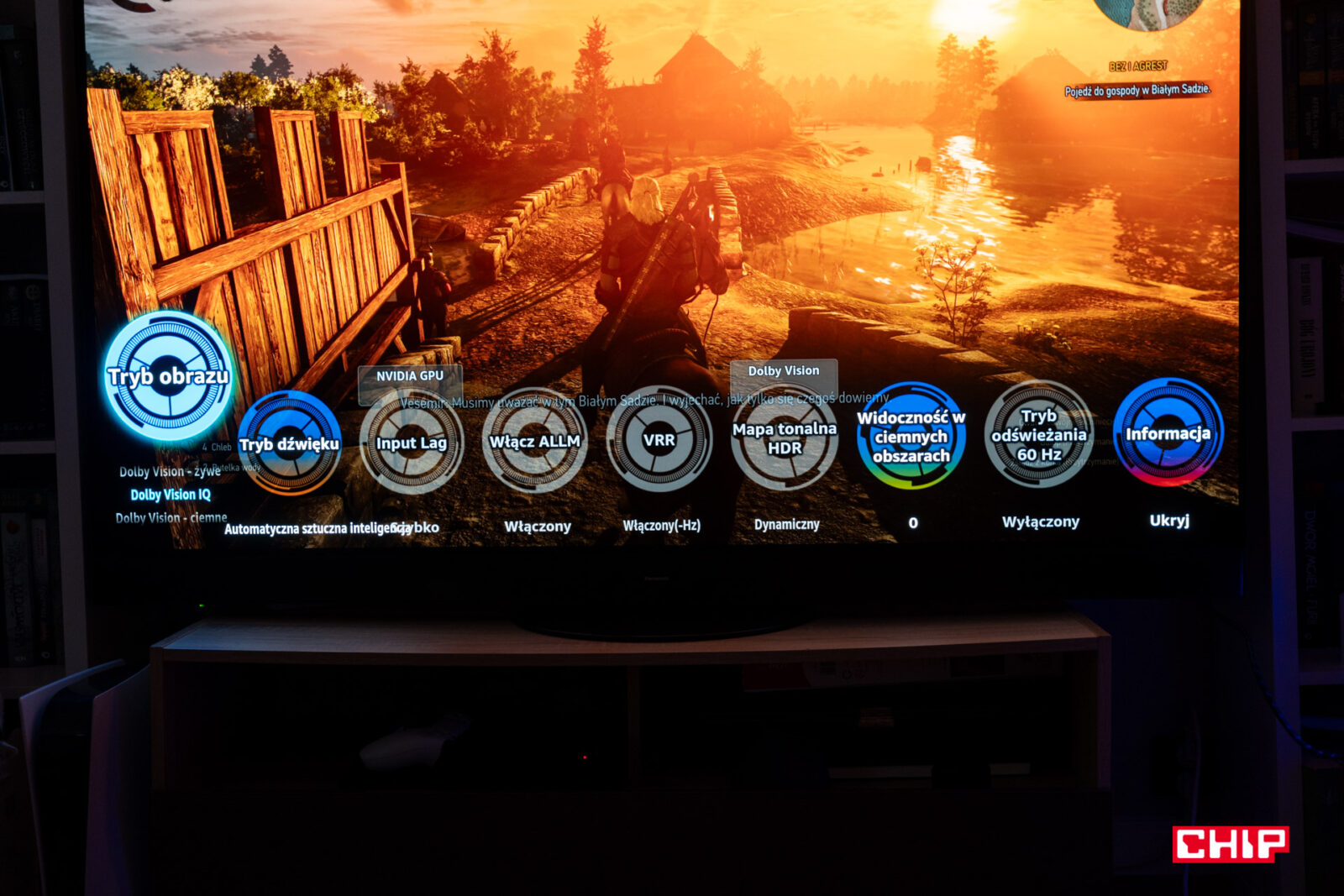Click the Informacja dial
This screenshot has width=1344, height=896.
[x=1168, y=432]
